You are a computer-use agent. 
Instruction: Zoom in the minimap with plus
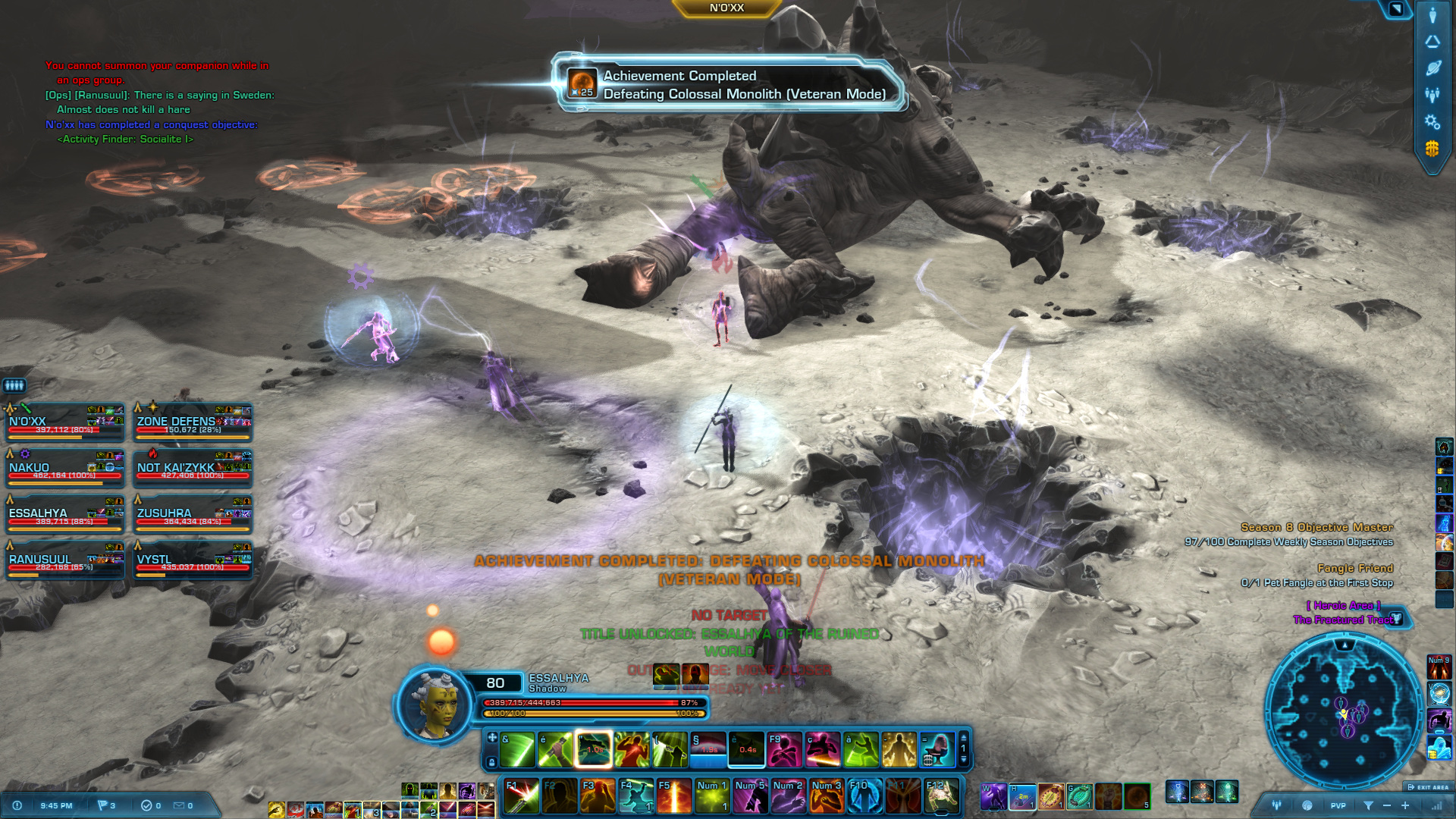1405,805
